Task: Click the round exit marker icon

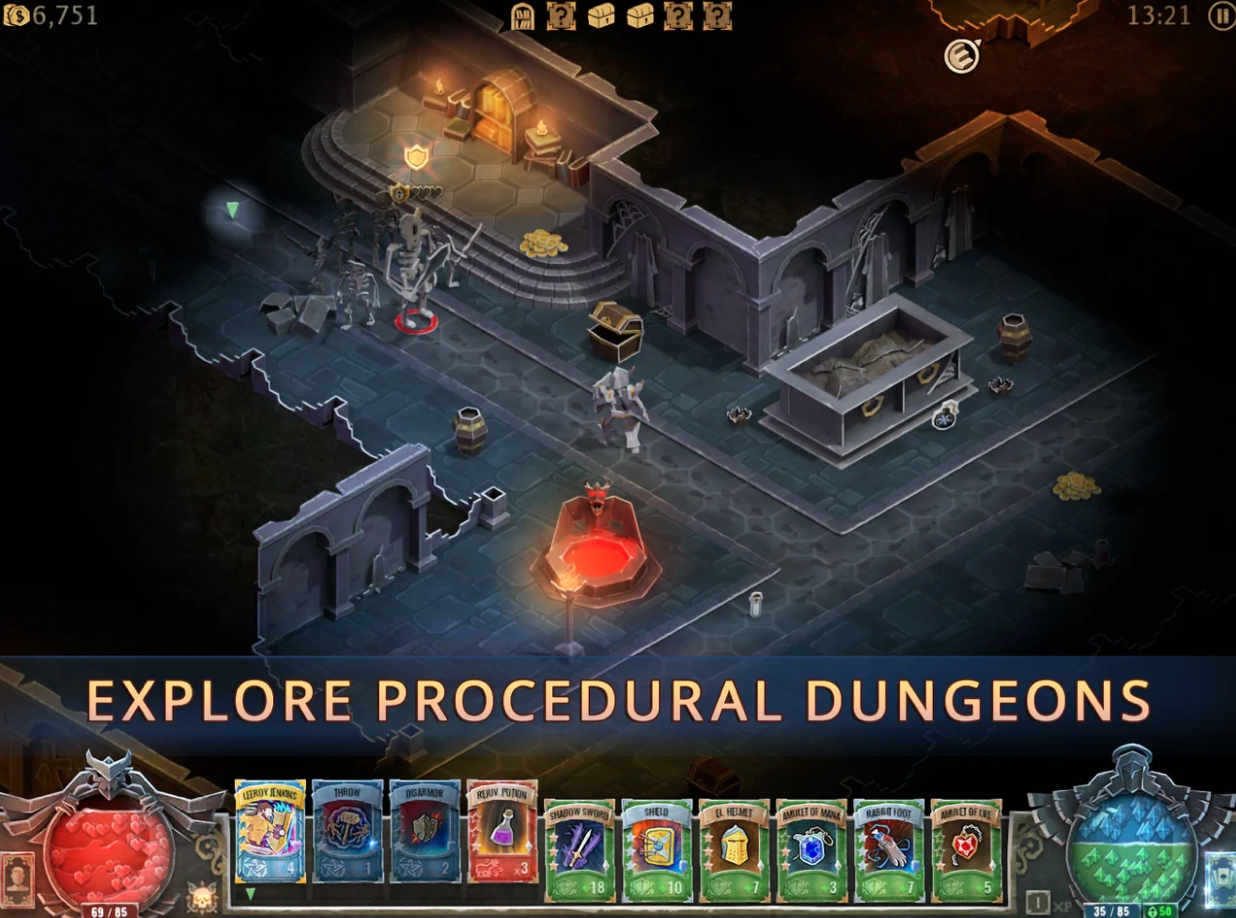Action: tap(961, 56)
